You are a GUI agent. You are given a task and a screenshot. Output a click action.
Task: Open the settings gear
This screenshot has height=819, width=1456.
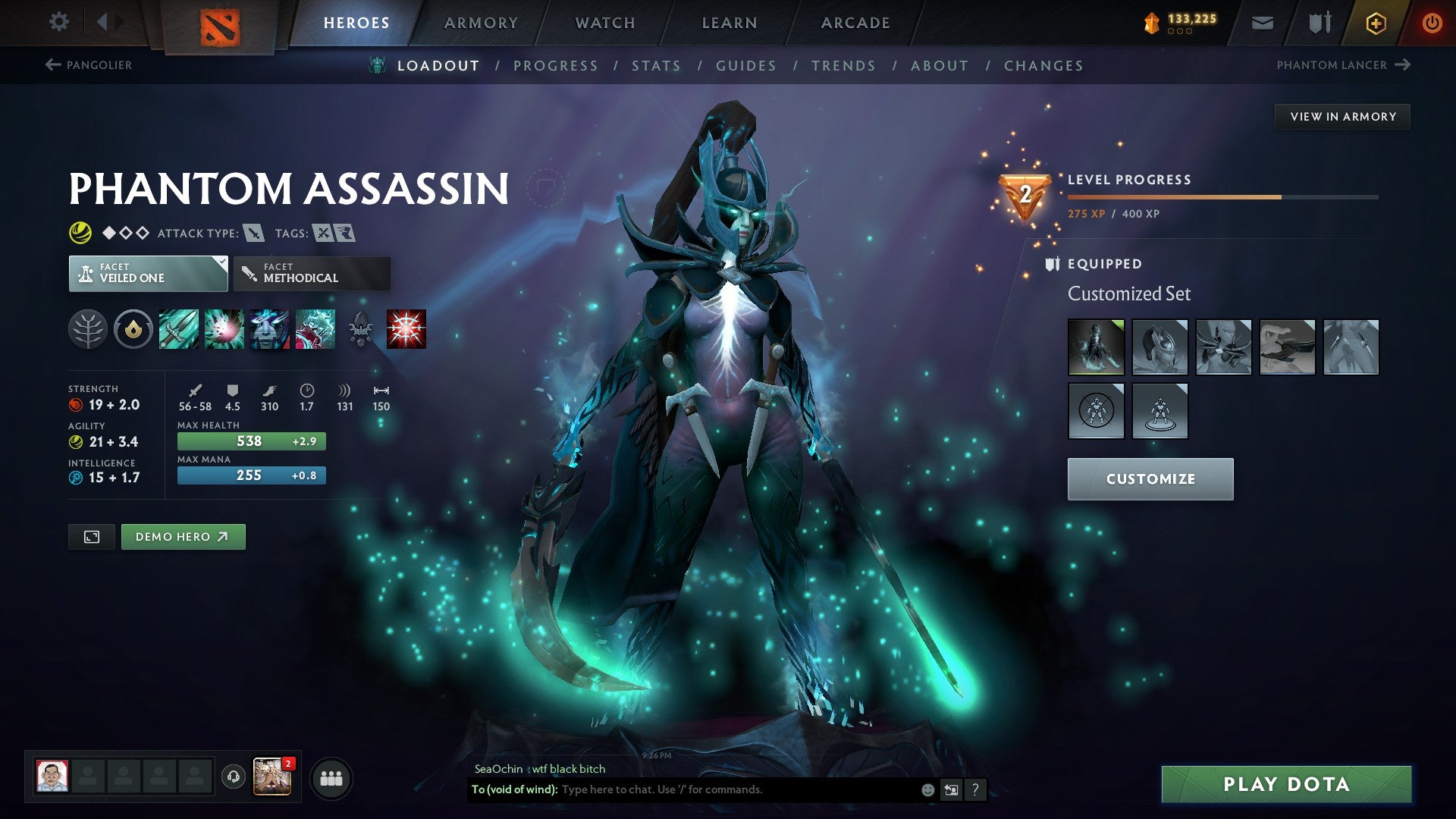(58, 22)
